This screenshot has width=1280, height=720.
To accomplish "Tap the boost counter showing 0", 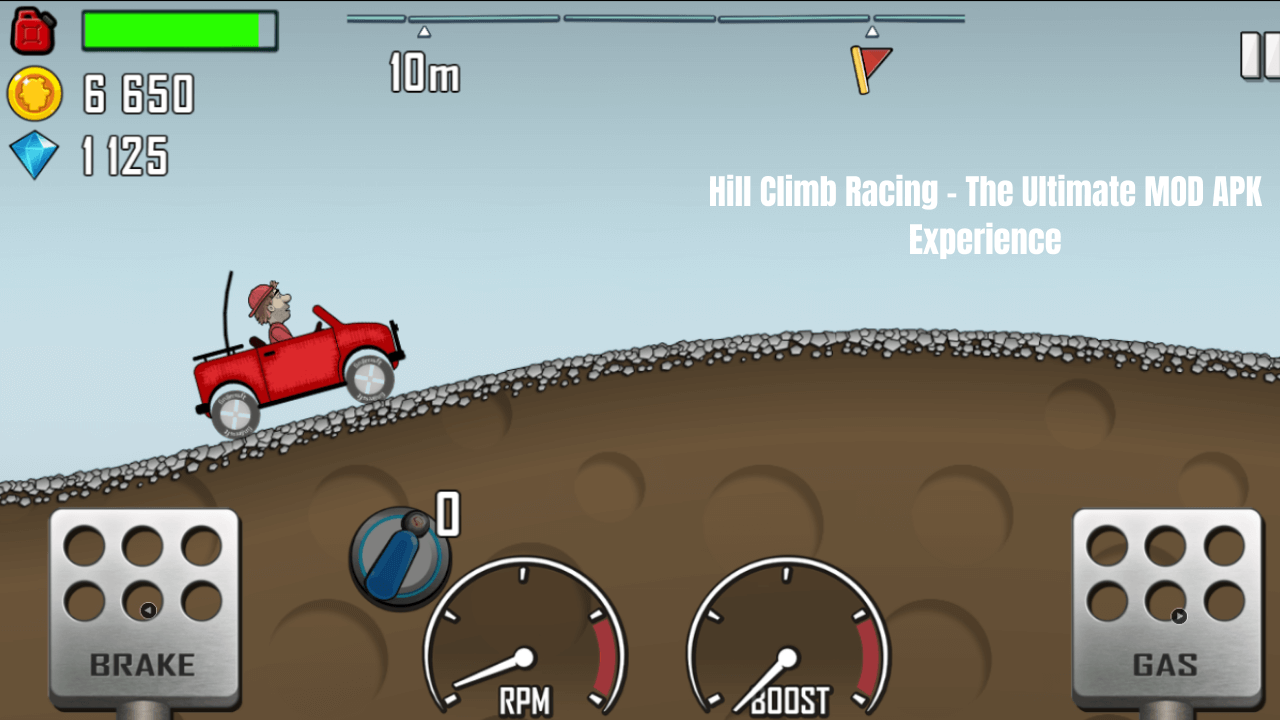I will click(x=447, y=515).
